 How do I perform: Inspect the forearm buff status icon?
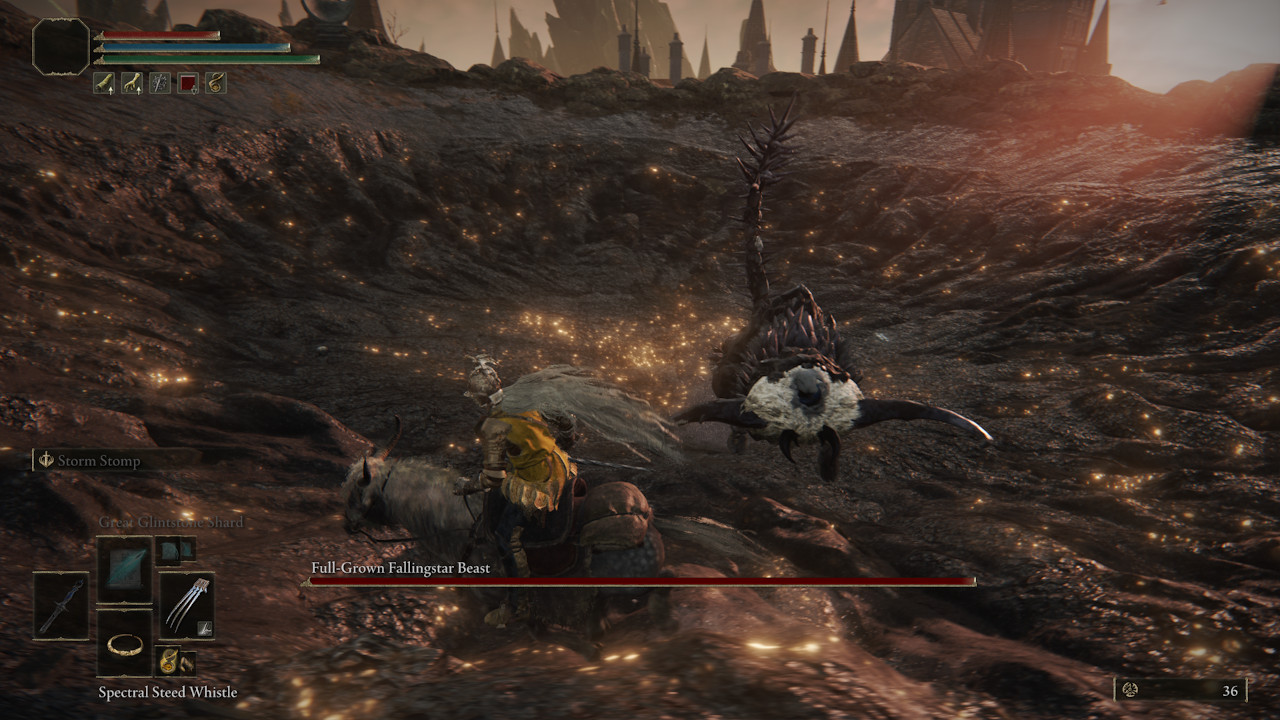[x=104, y=84]
